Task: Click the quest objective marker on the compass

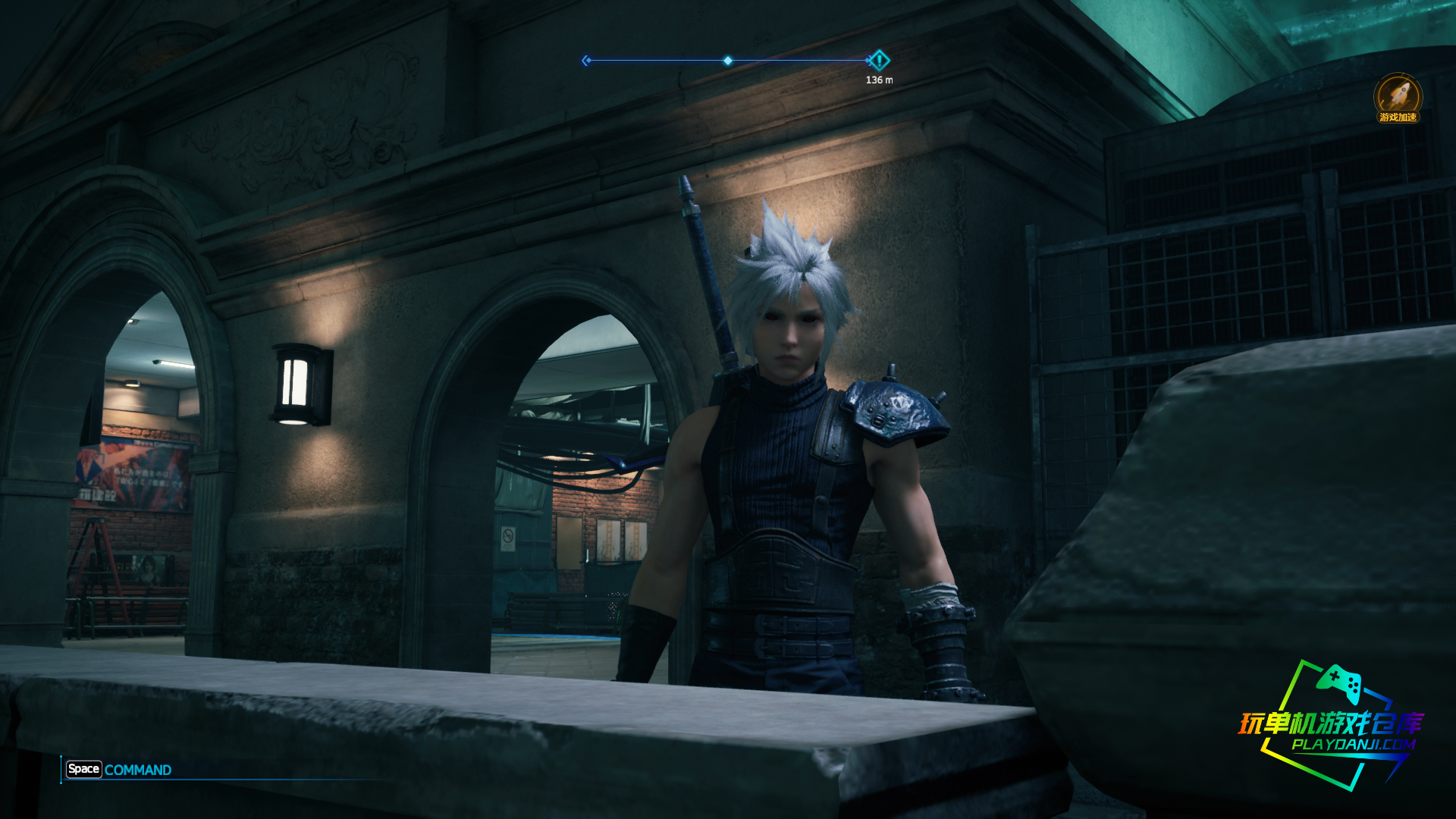Action: tap(879, 60)
